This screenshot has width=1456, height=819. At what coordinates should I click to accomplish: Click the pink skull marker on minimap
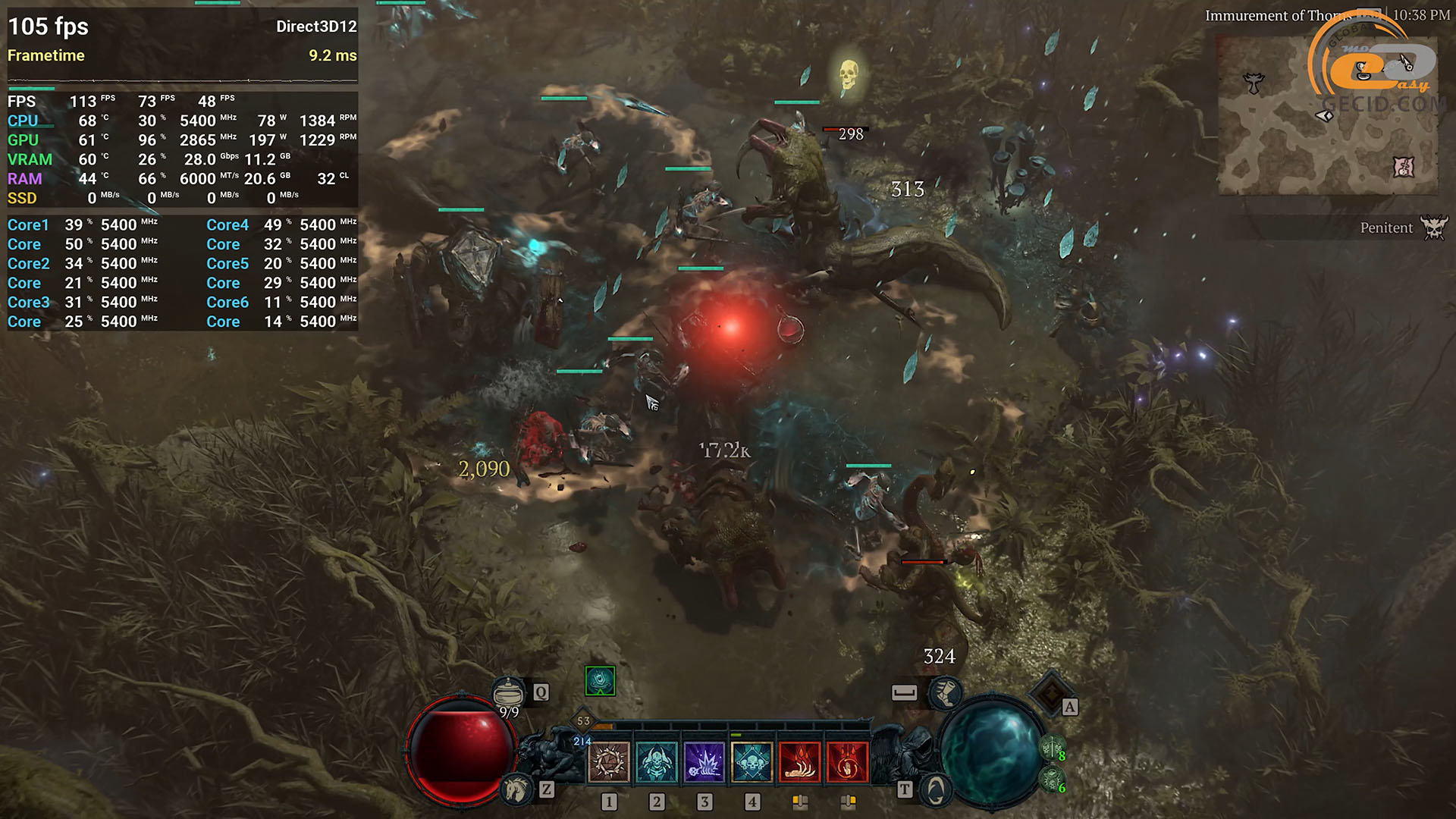(x=1404, y=167)
